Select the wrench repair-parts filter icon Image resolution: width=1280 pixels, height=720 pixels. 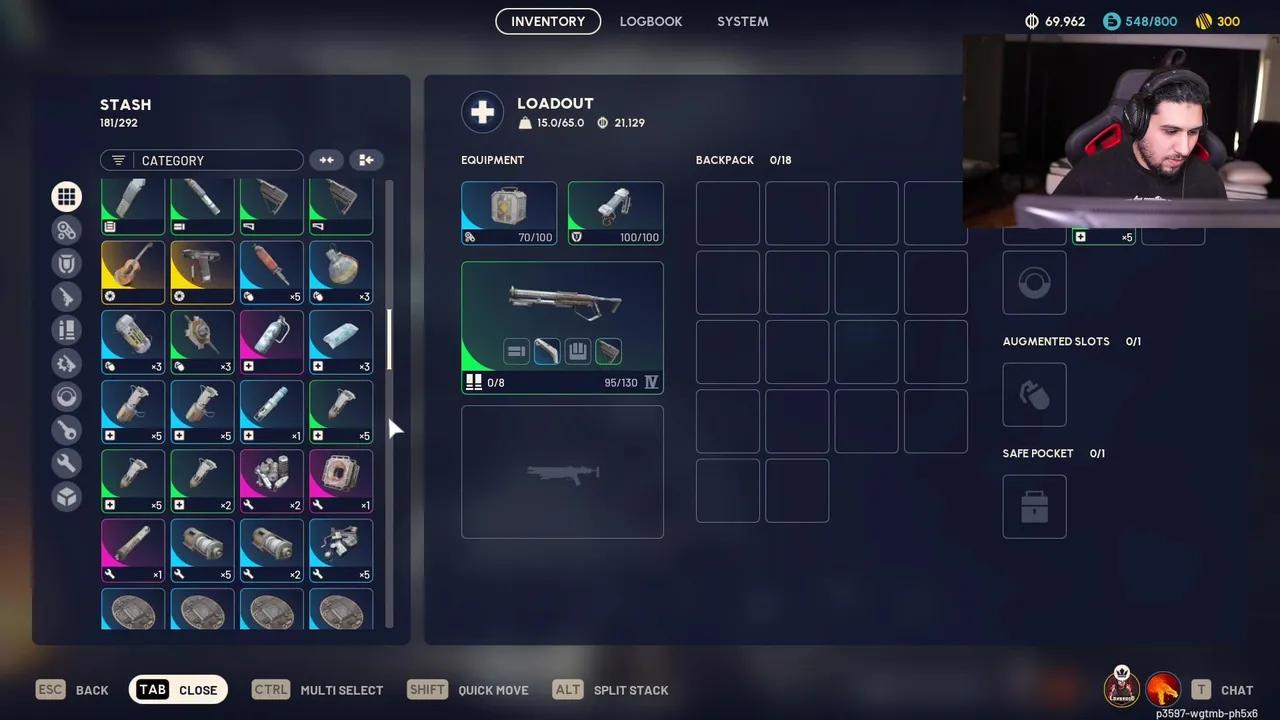[66, 463]
